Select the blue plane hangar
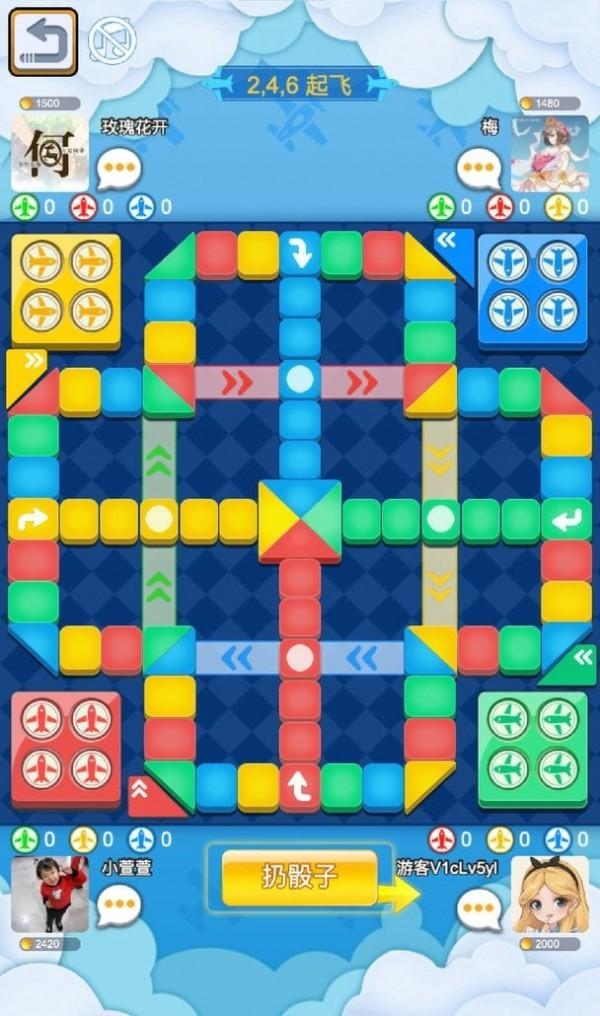Viewport: 600px width, 1016px height. point(532,290)
